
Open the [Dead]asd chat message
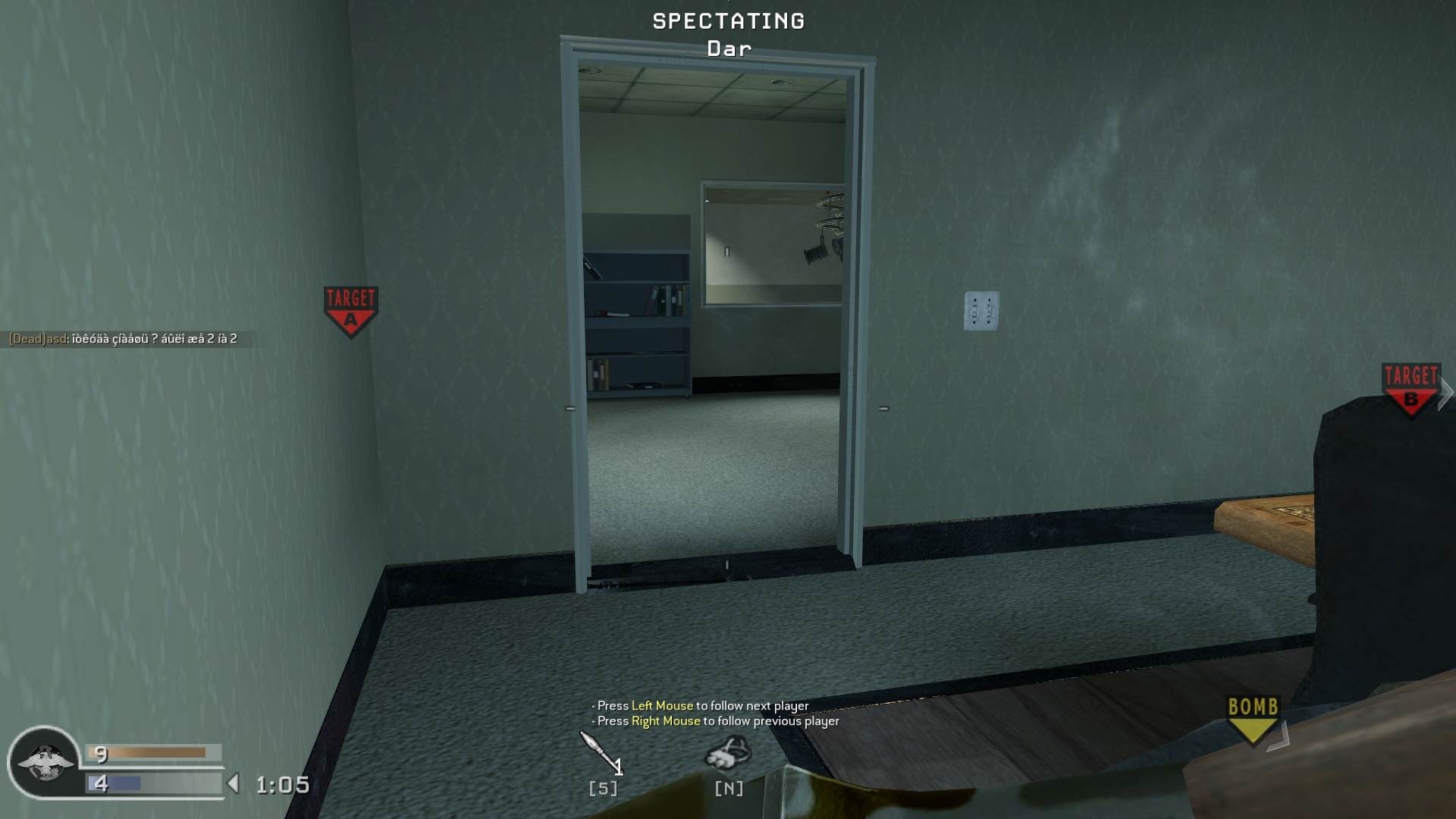click(123, 339)
